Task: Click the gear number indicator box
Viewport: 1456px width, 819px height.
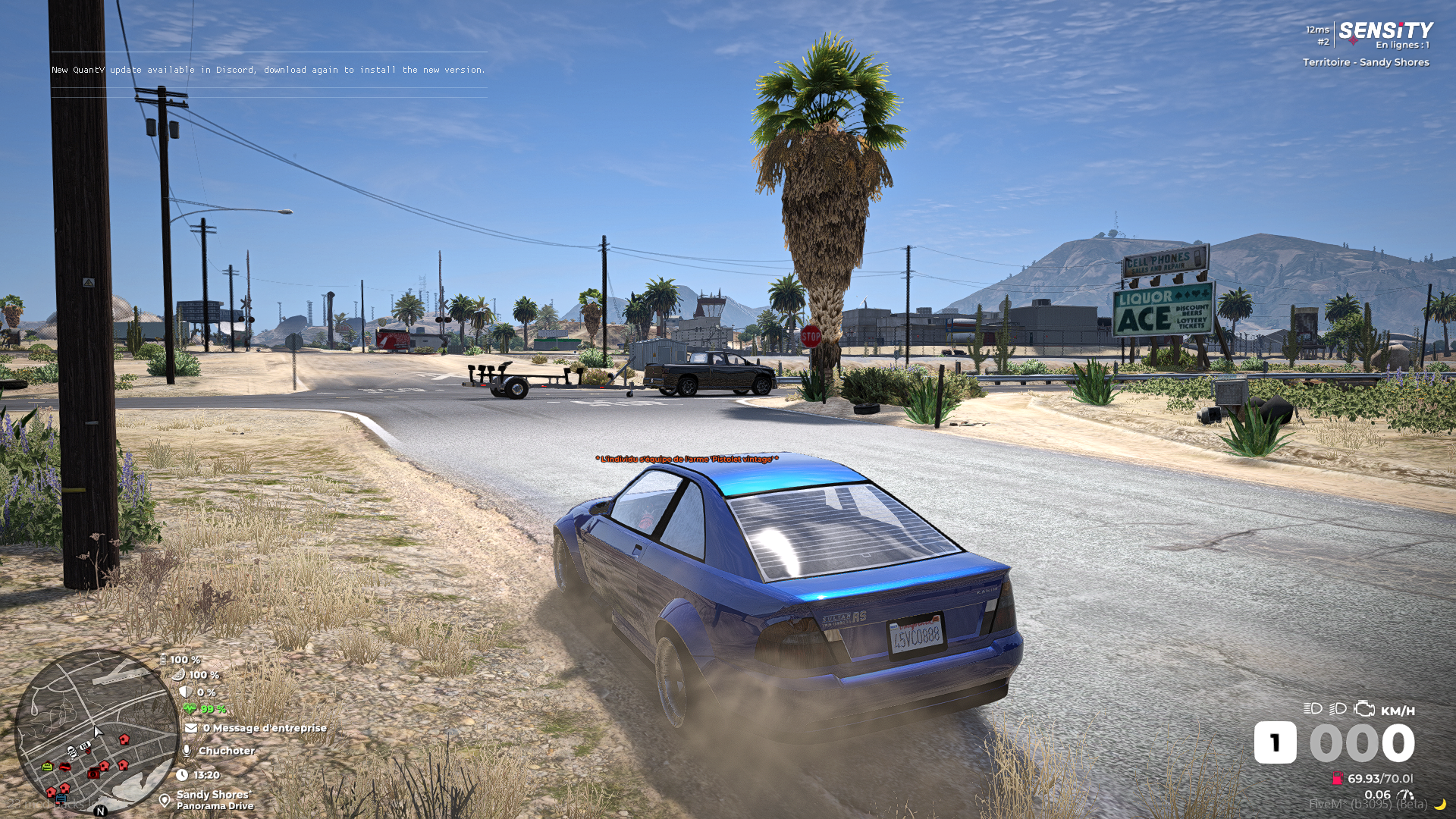Action: tap(1275, 742)
